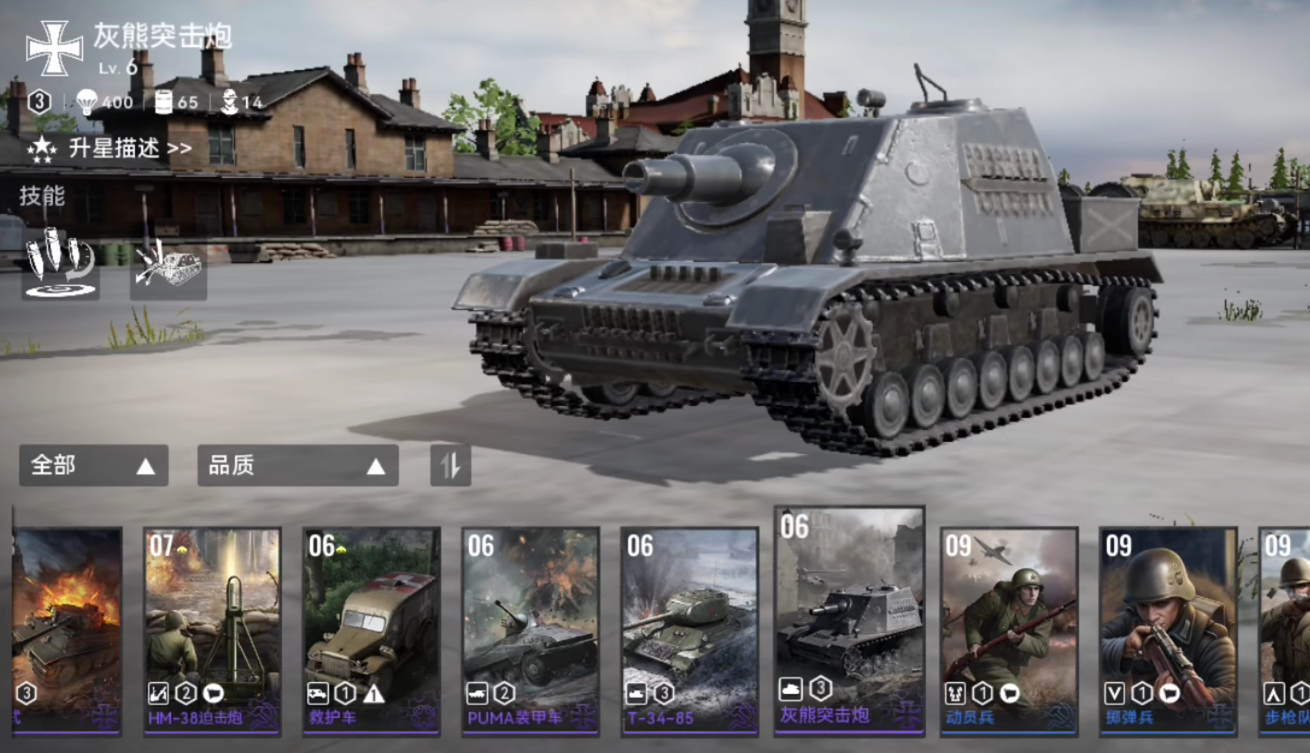Choose the 救护车 ambulance card
The height and width of the screenshot is (753, 1310).
371,630
